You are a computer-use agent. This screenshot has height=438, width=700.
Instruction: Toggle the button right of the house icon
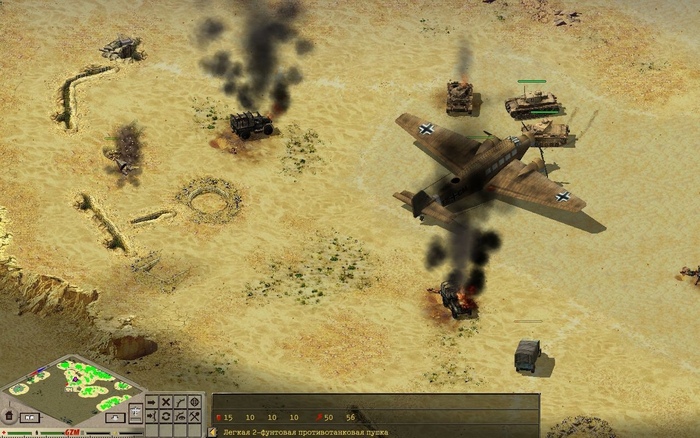point(30,418)
